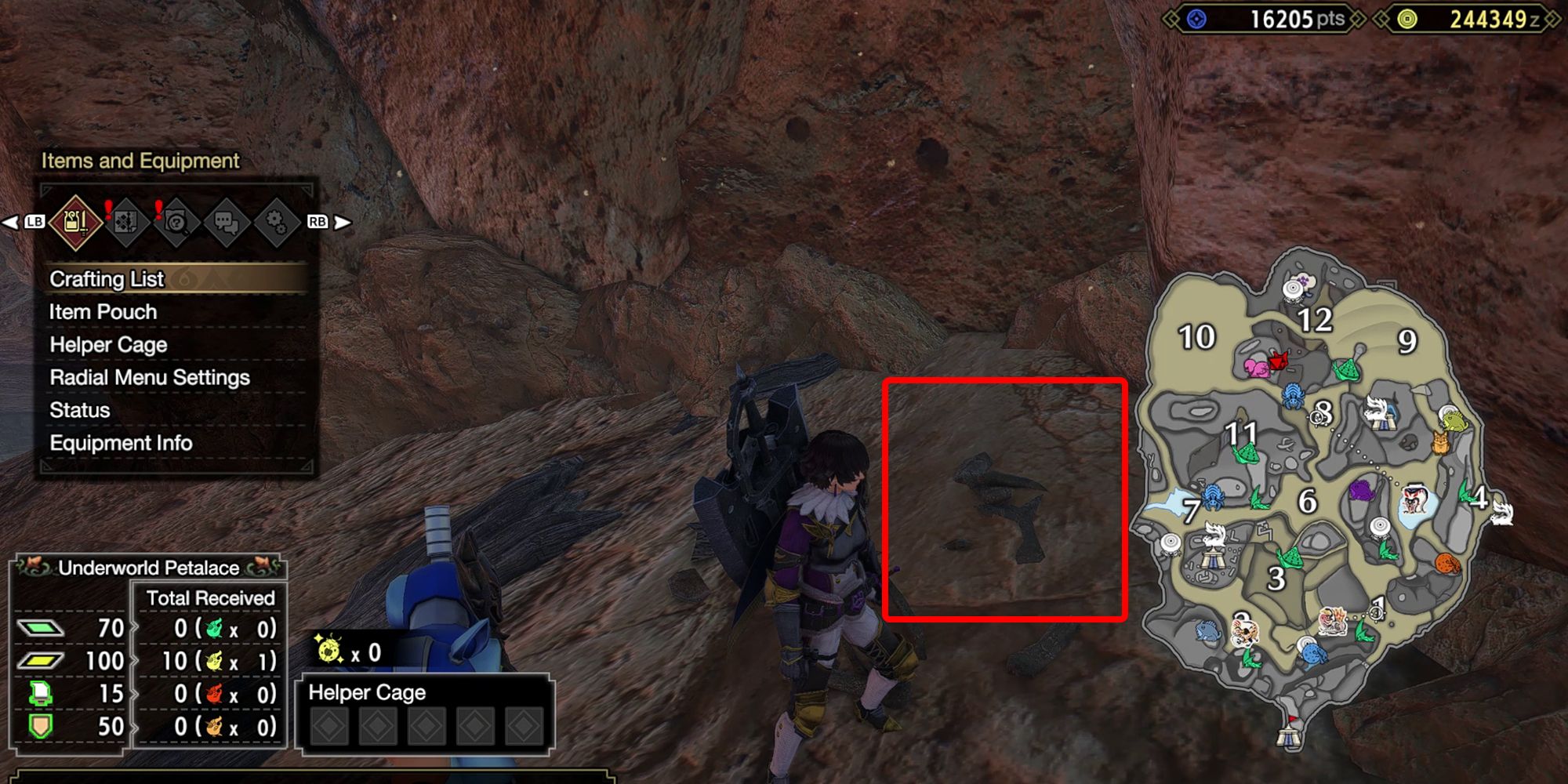Open the Hunter's Notes magnifying glass icon
This screenshot has height=784, width=1568.
click(177, 221)
